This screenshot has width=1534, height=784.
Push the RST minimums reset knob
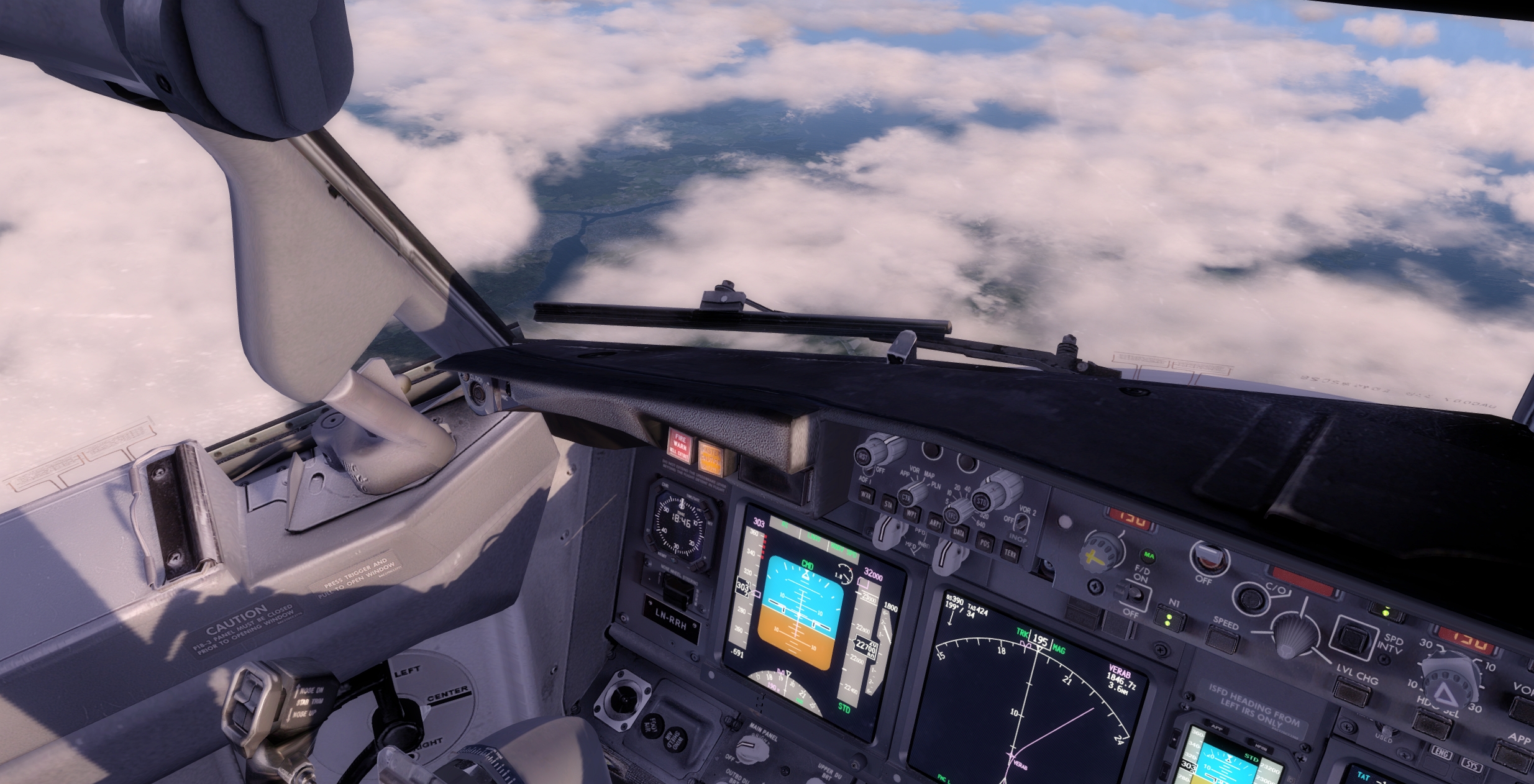pyautogui.click(x=863, y=457)
